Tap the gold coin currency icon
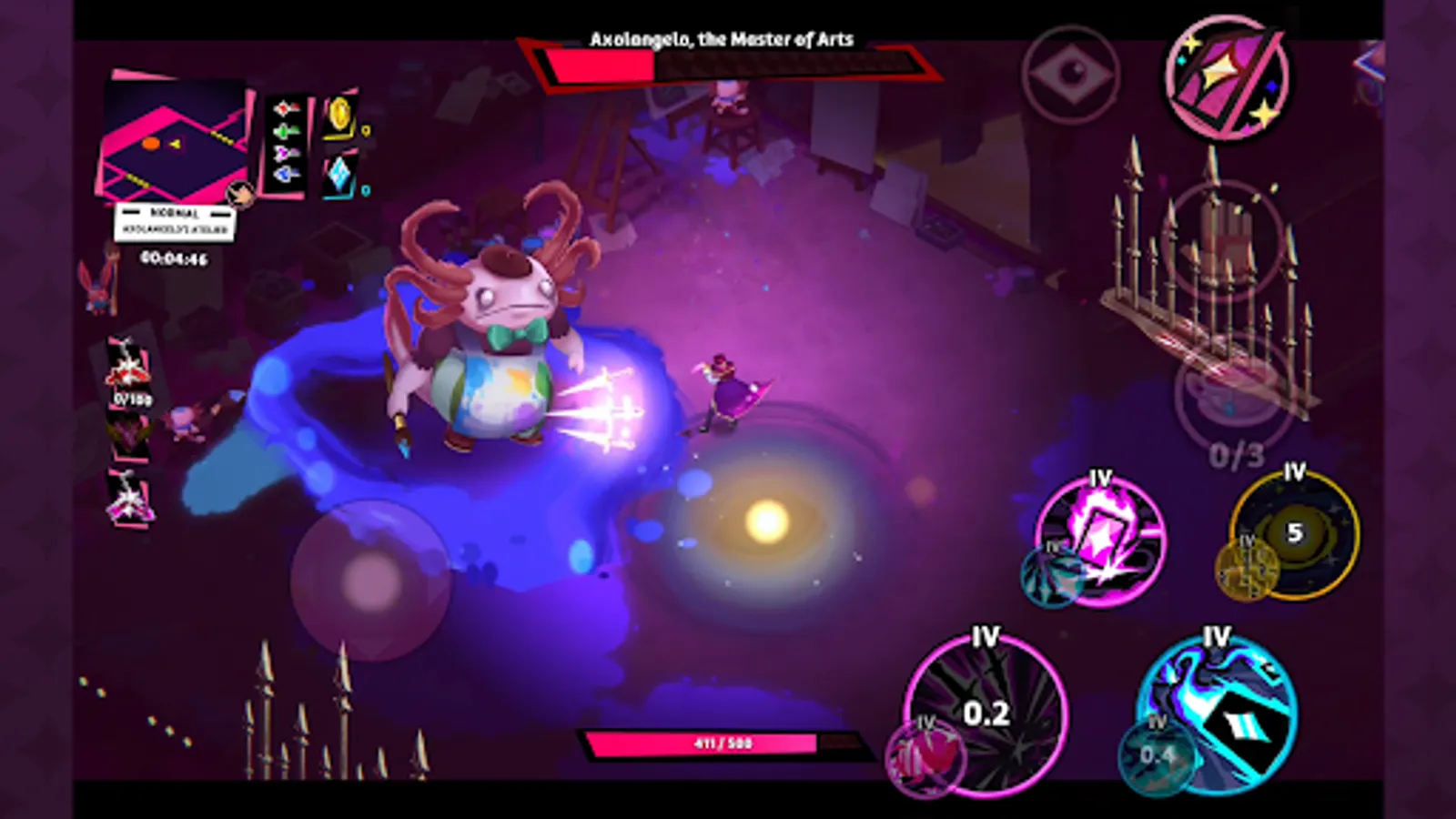Image resolution: width=1456 pixels, height=819 pixels. (337, 114)
